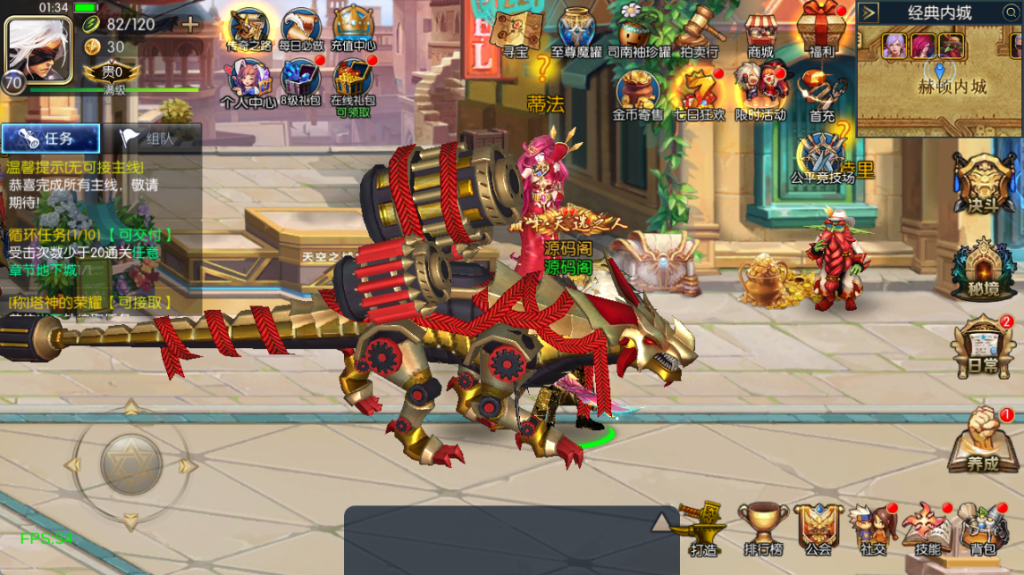
Task: Open the 打造 anvil forging menu
Action: [703, 527]
